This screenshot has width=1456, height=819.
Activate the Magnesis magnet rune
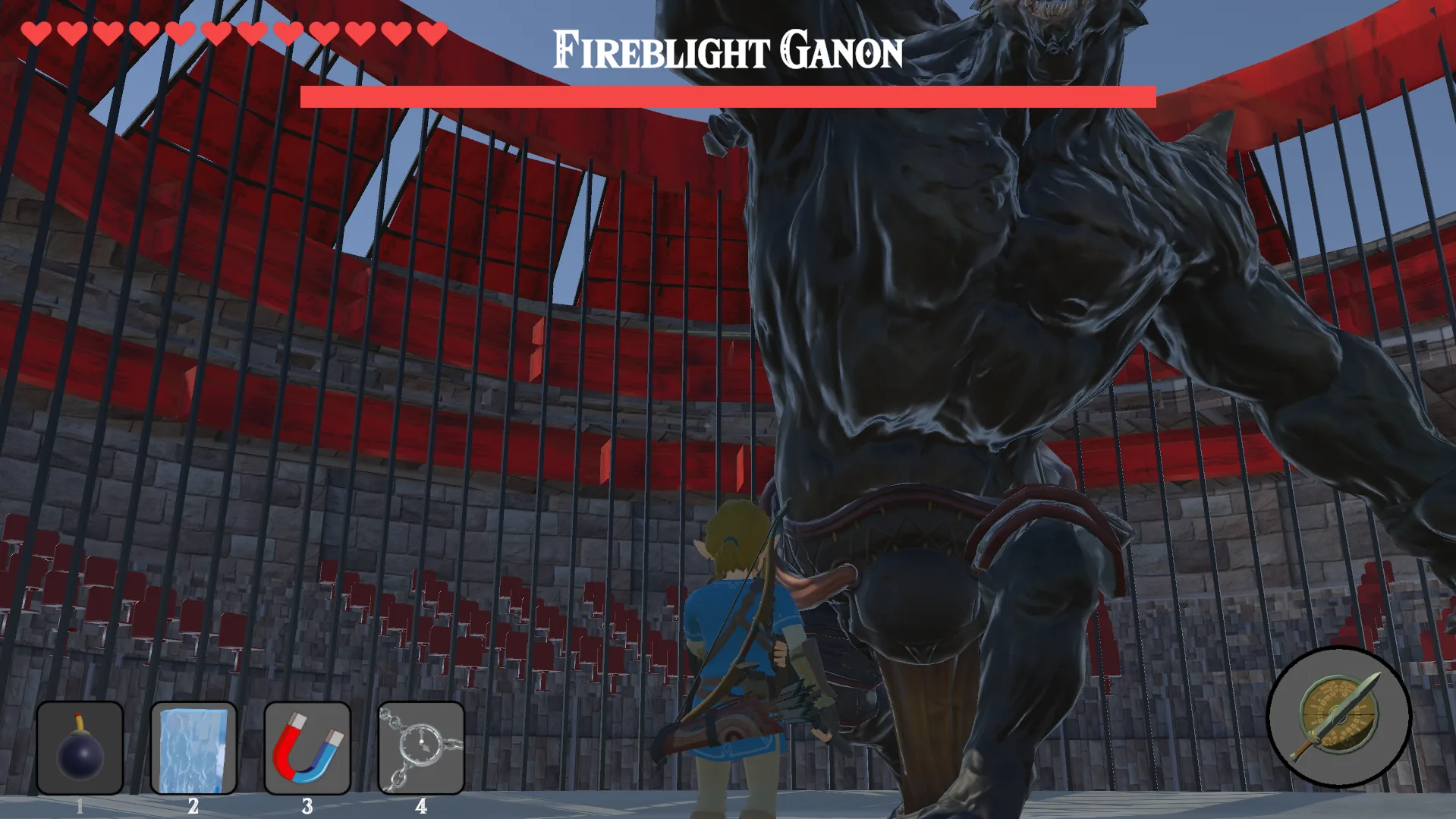coord(307,748)
